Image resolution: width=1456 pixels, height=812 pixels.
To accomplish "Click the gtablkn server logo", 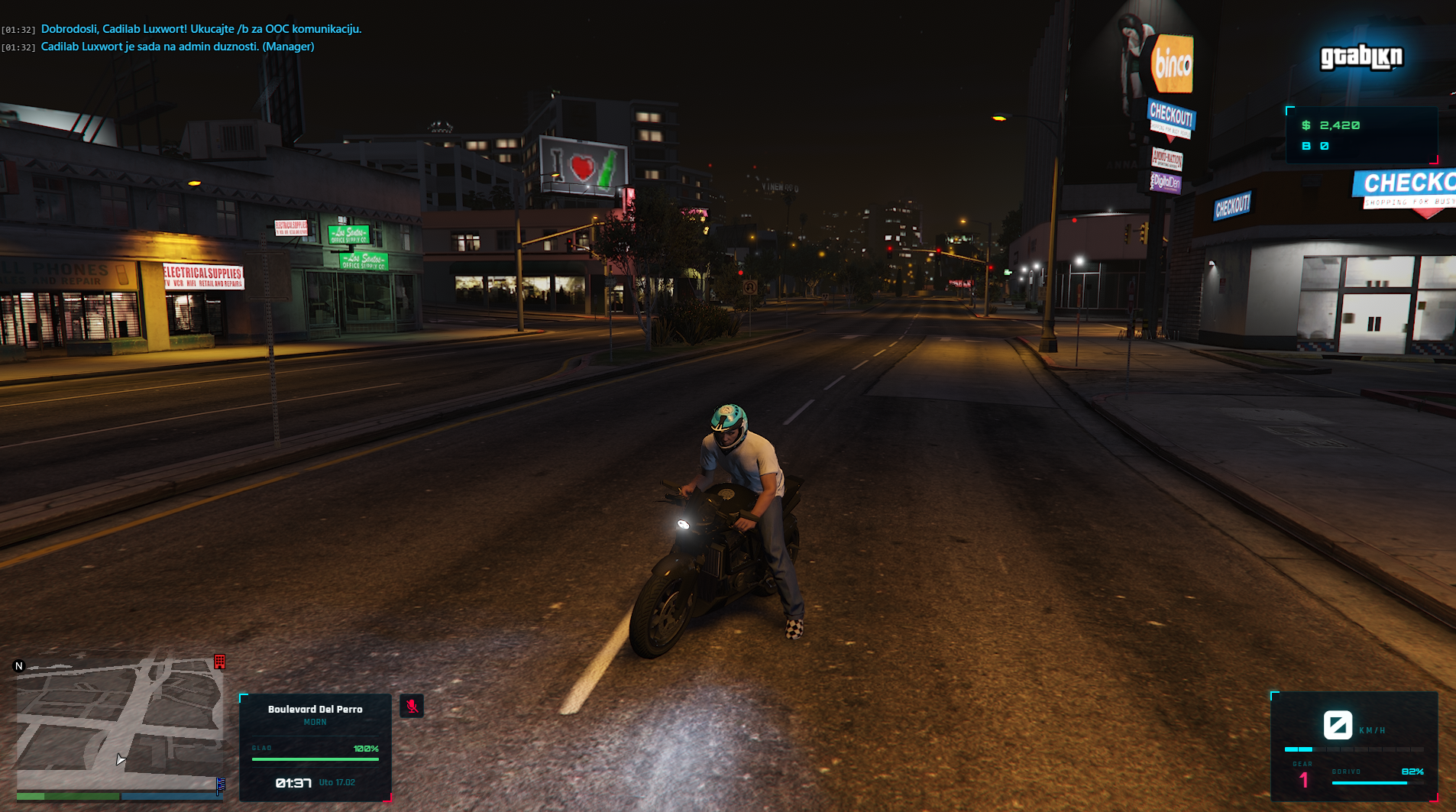I will (1361, 57).
